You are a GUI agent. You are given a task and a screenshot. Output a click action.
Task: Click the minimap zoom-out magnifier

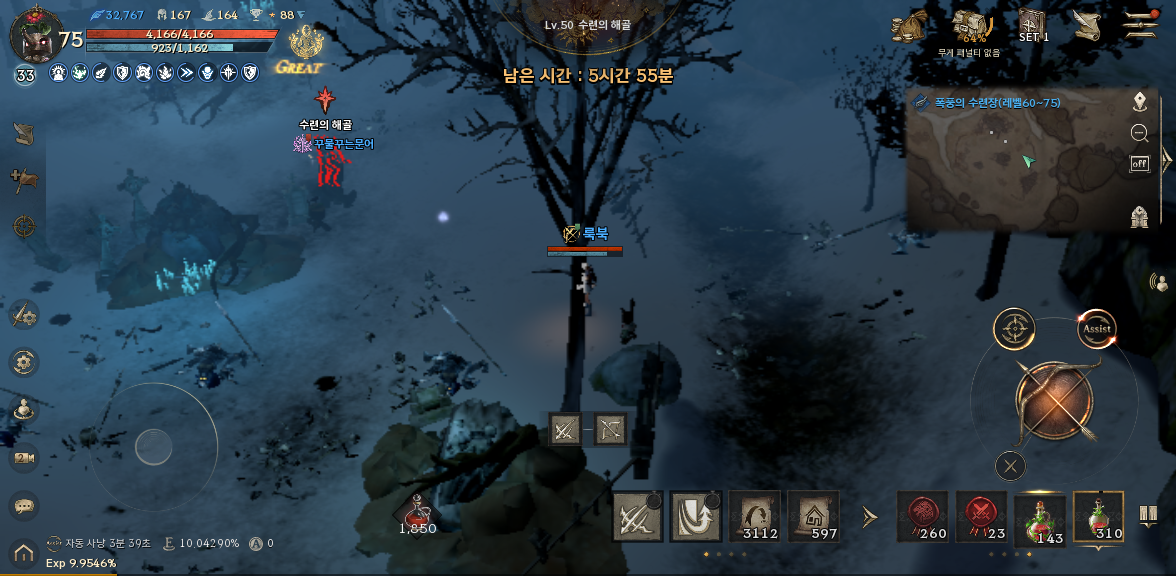pos(1139,133)
